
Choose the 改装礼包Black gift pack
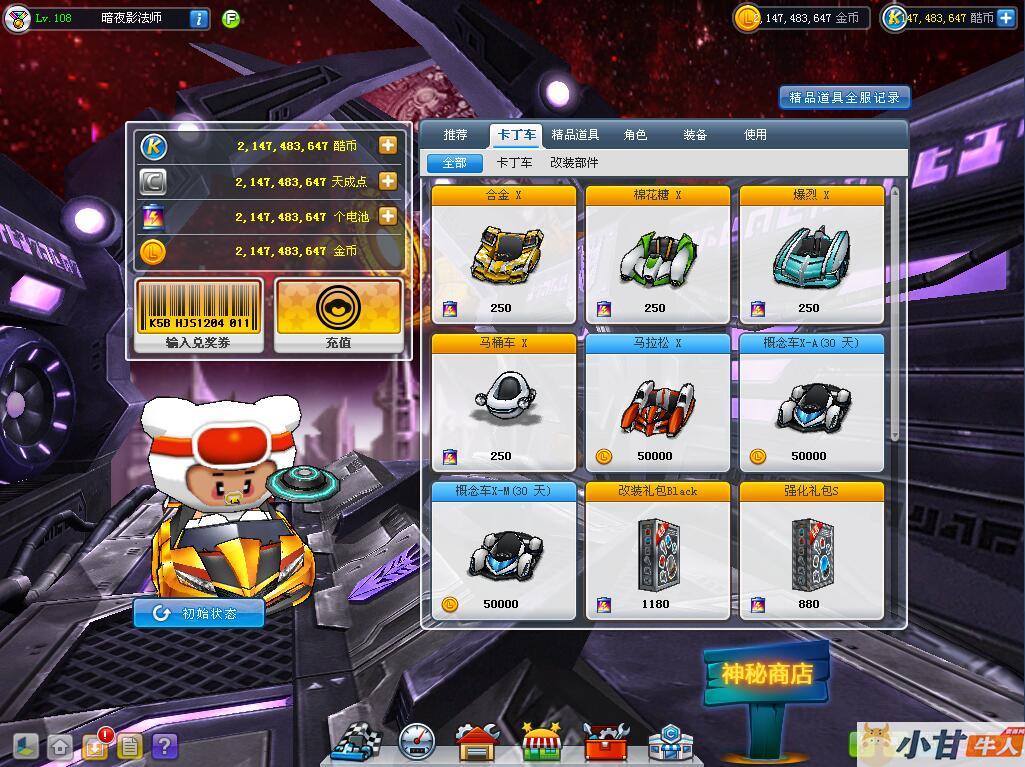tap(657, 550)
